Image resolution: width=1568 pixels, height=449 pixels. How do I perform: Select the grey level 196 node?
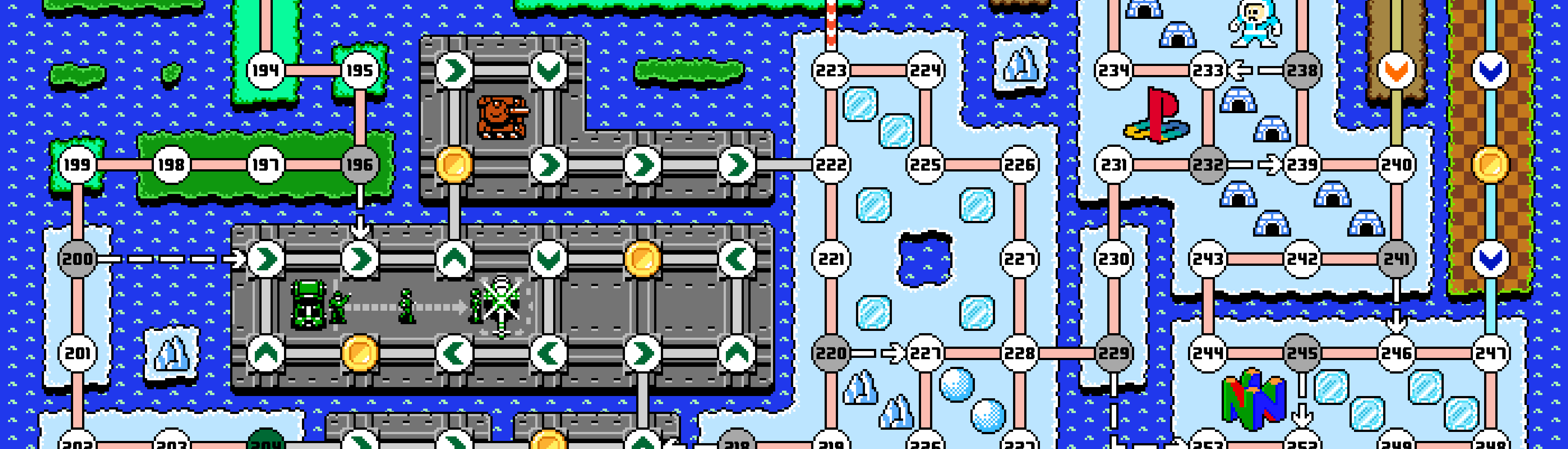[359, 164]
